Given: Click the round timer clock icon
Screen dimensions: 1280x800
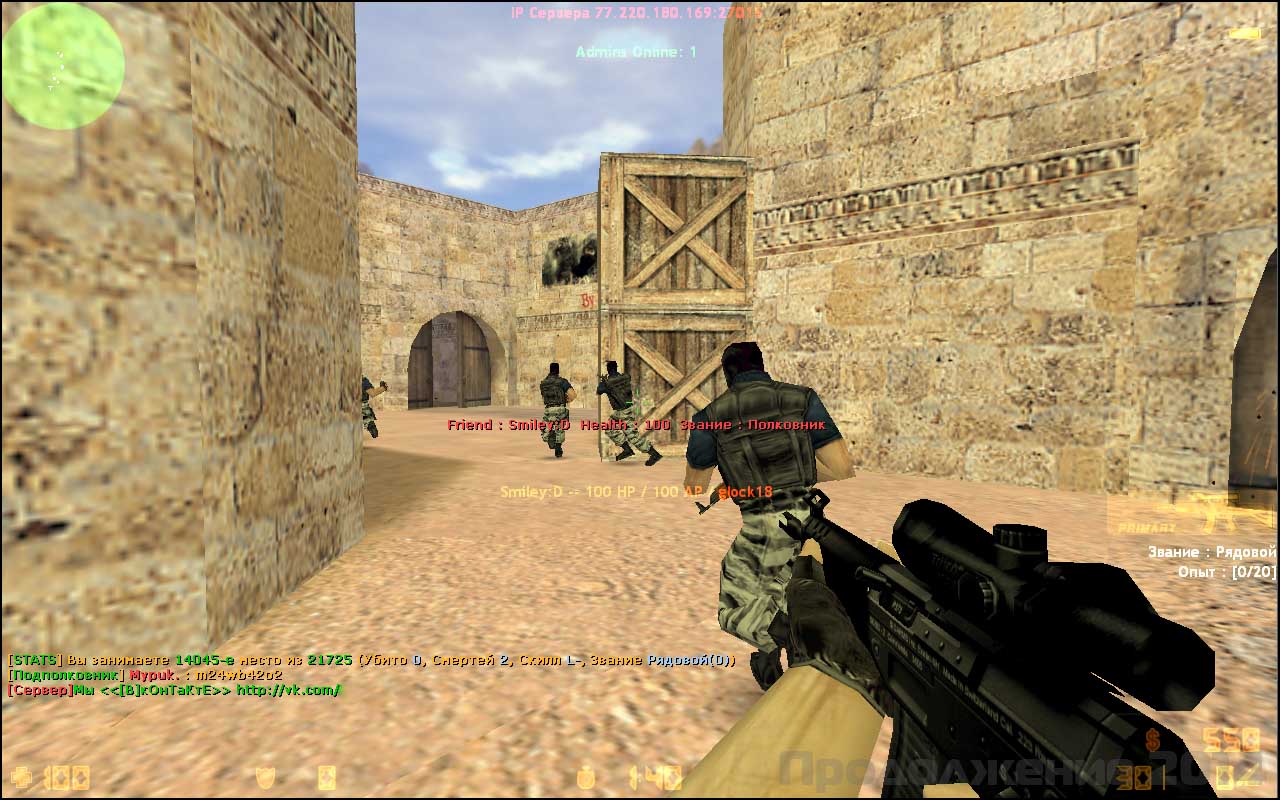Looking at the screenshot, I should click(x=587, y=777).
